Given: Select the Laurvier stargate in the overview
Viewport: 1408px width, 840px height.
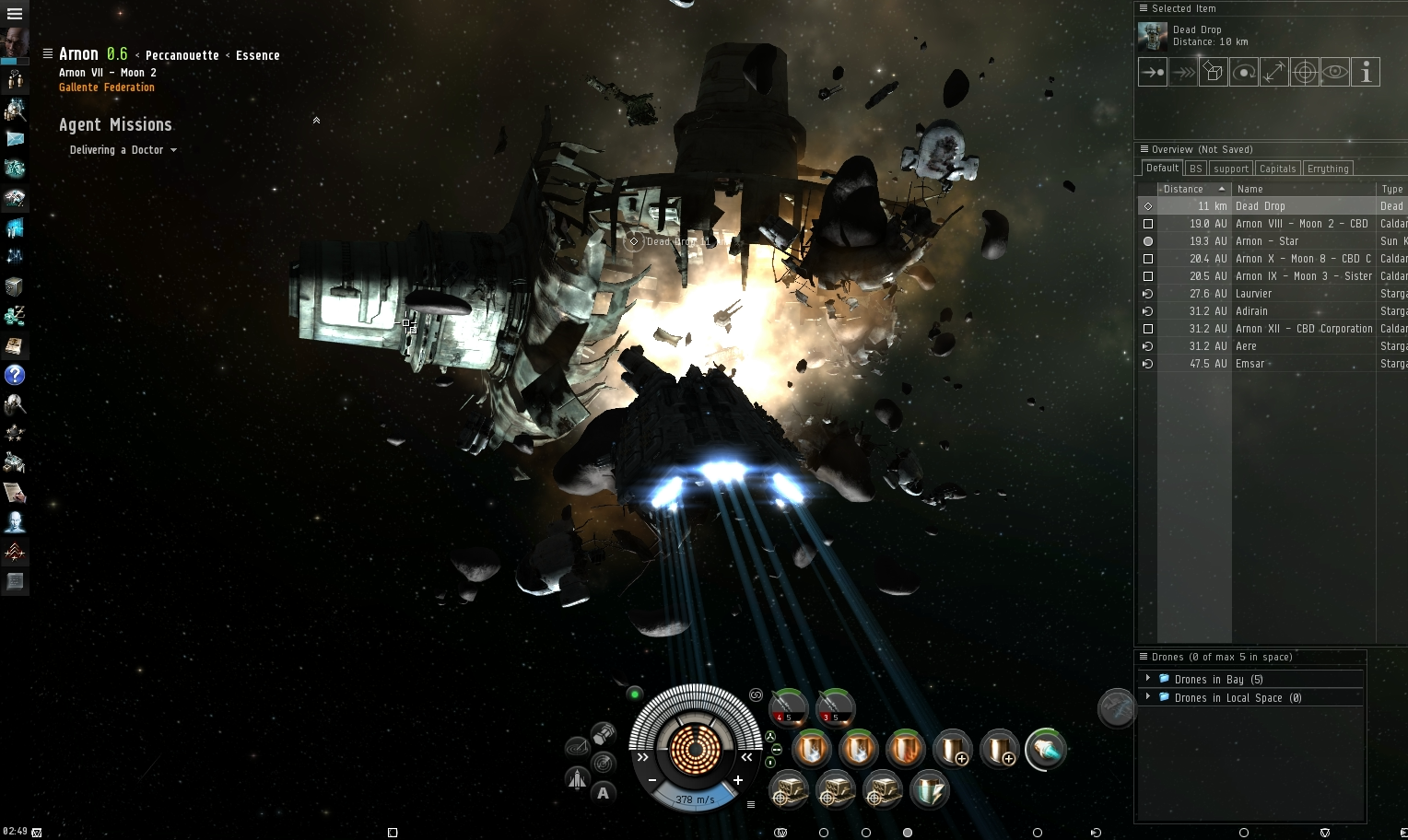Looking at the screenshot, I should click(1254, 293).
